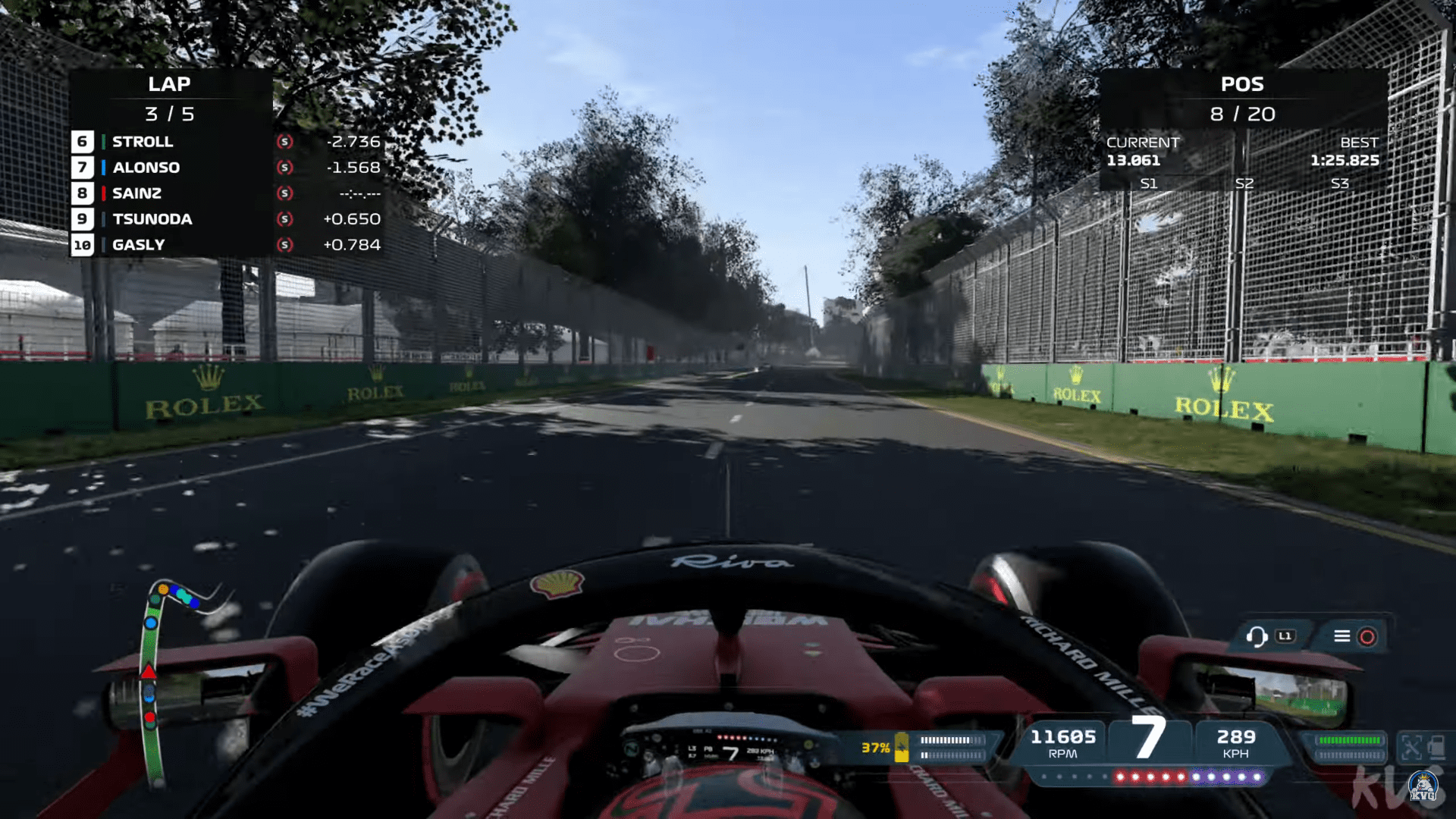
Task: Switch to the S1 sector tab
Action: pos(1149,183)
